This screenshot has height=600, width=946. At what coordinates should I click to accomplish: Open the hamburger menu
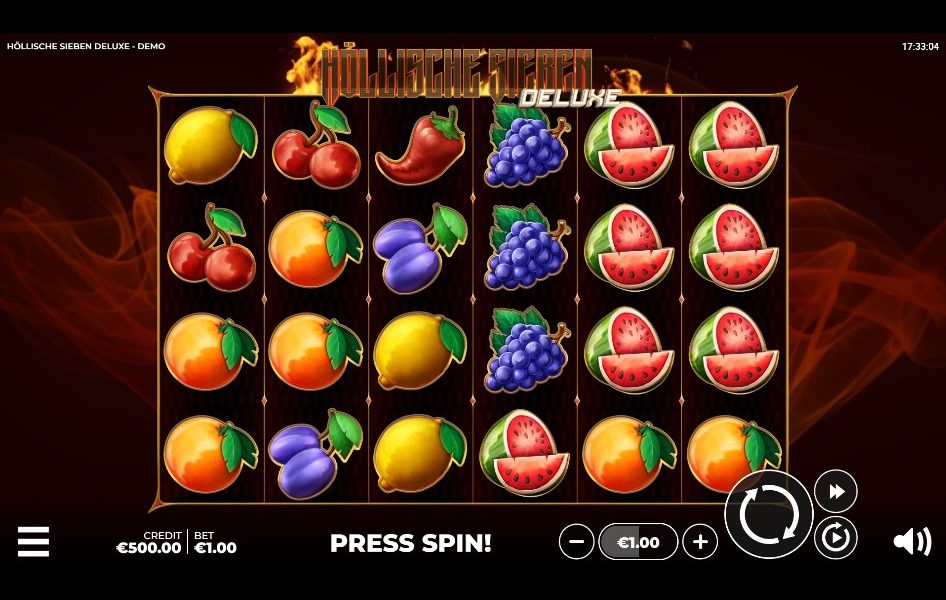click(33, 542)
